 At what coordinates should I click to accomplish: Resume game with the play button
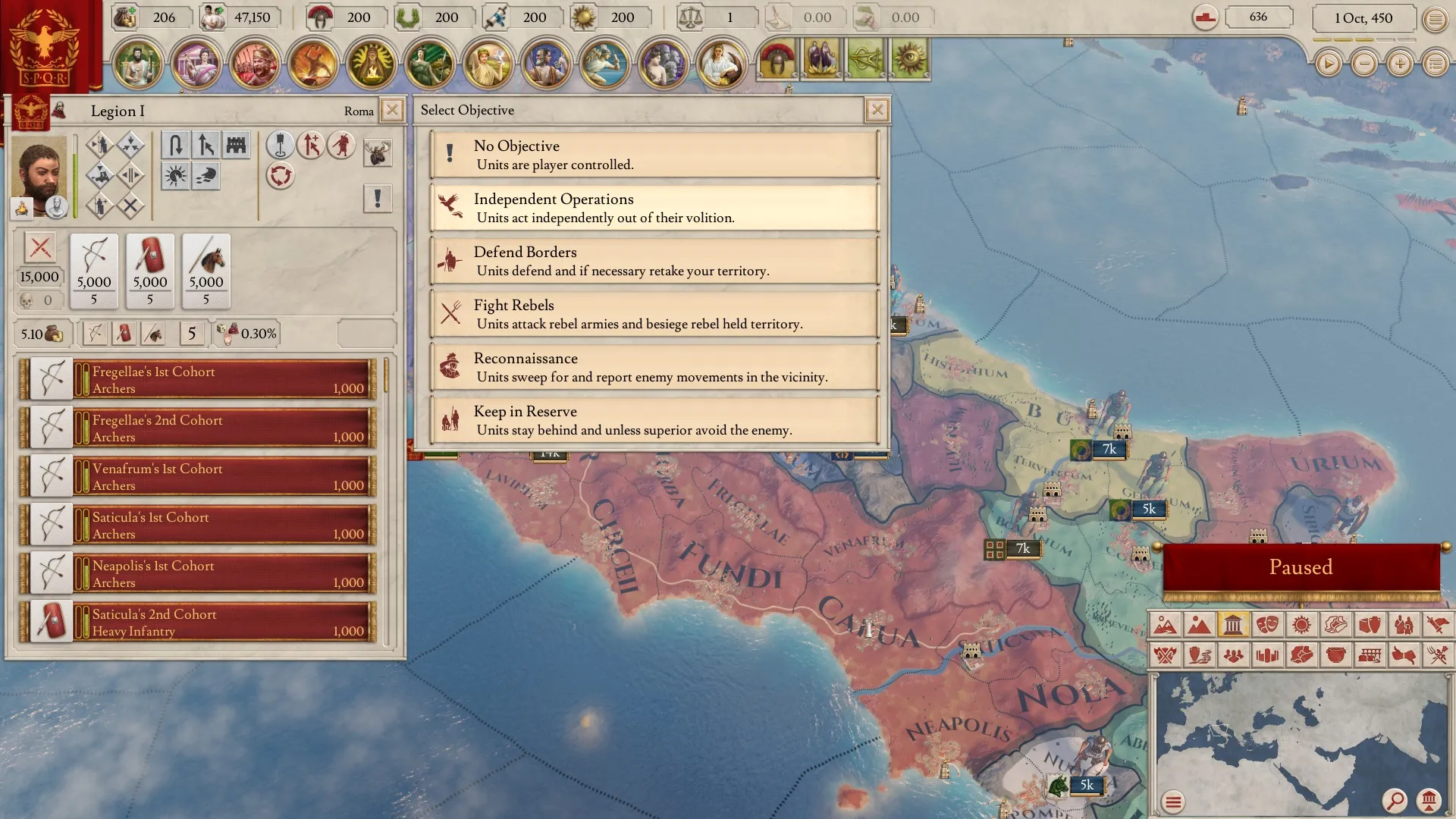tap(1328, 64)
